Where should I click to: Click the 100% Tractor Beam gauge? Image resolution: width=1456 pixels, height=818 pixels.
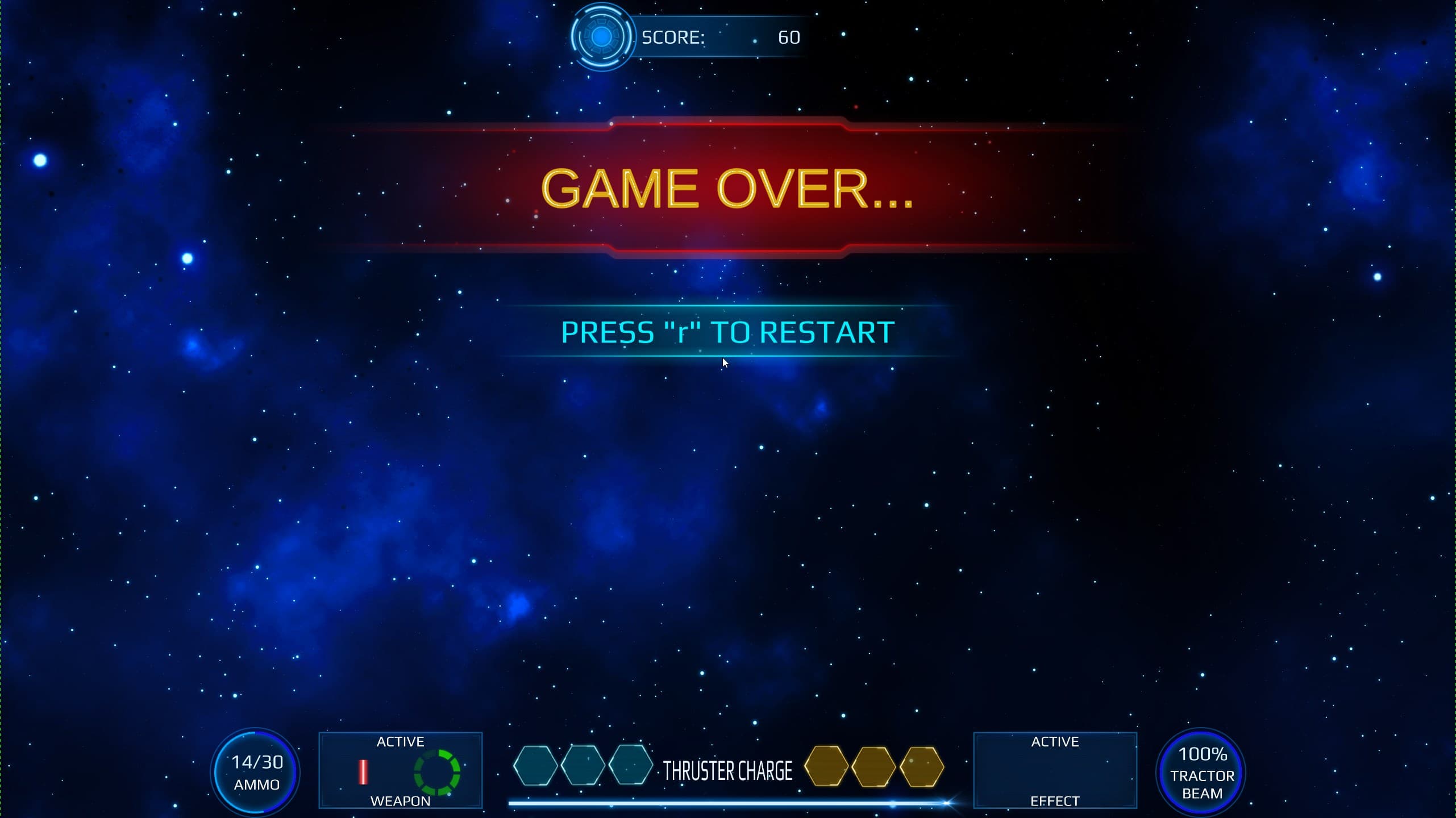point(1201,771)
